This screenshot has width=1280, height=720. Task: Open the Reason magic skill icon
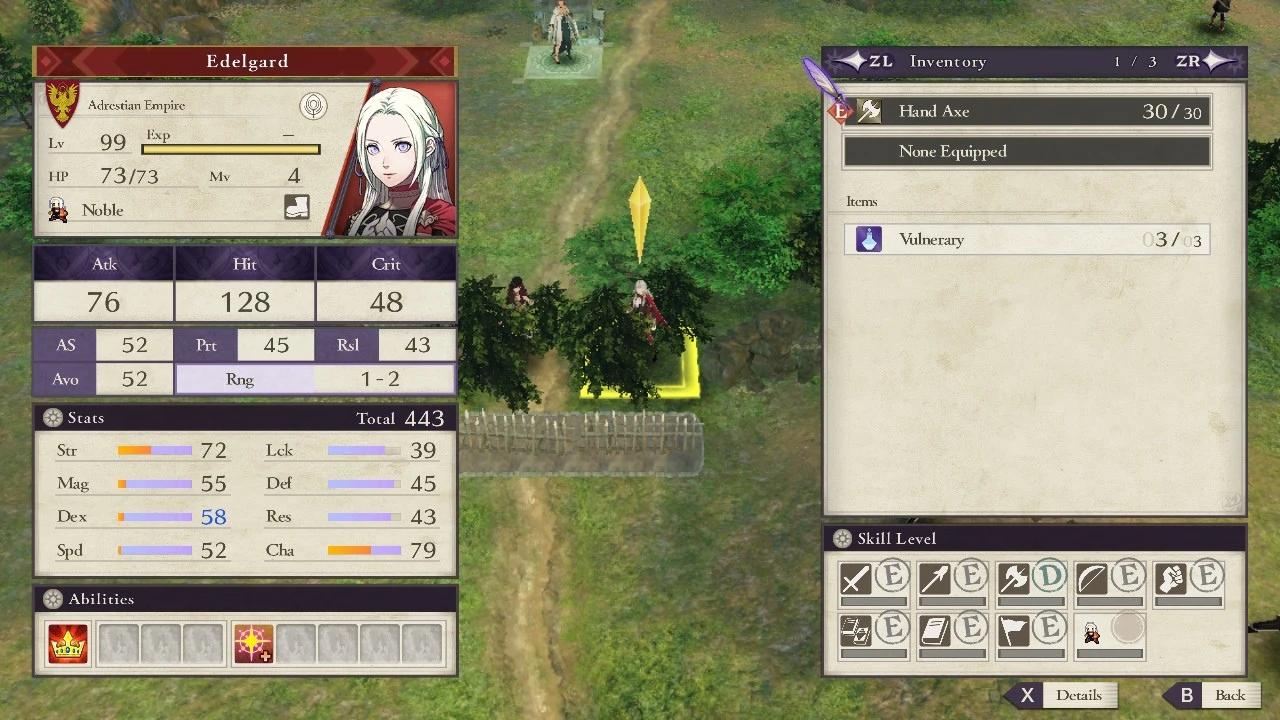pyautogui.click(x=857, y=630)
